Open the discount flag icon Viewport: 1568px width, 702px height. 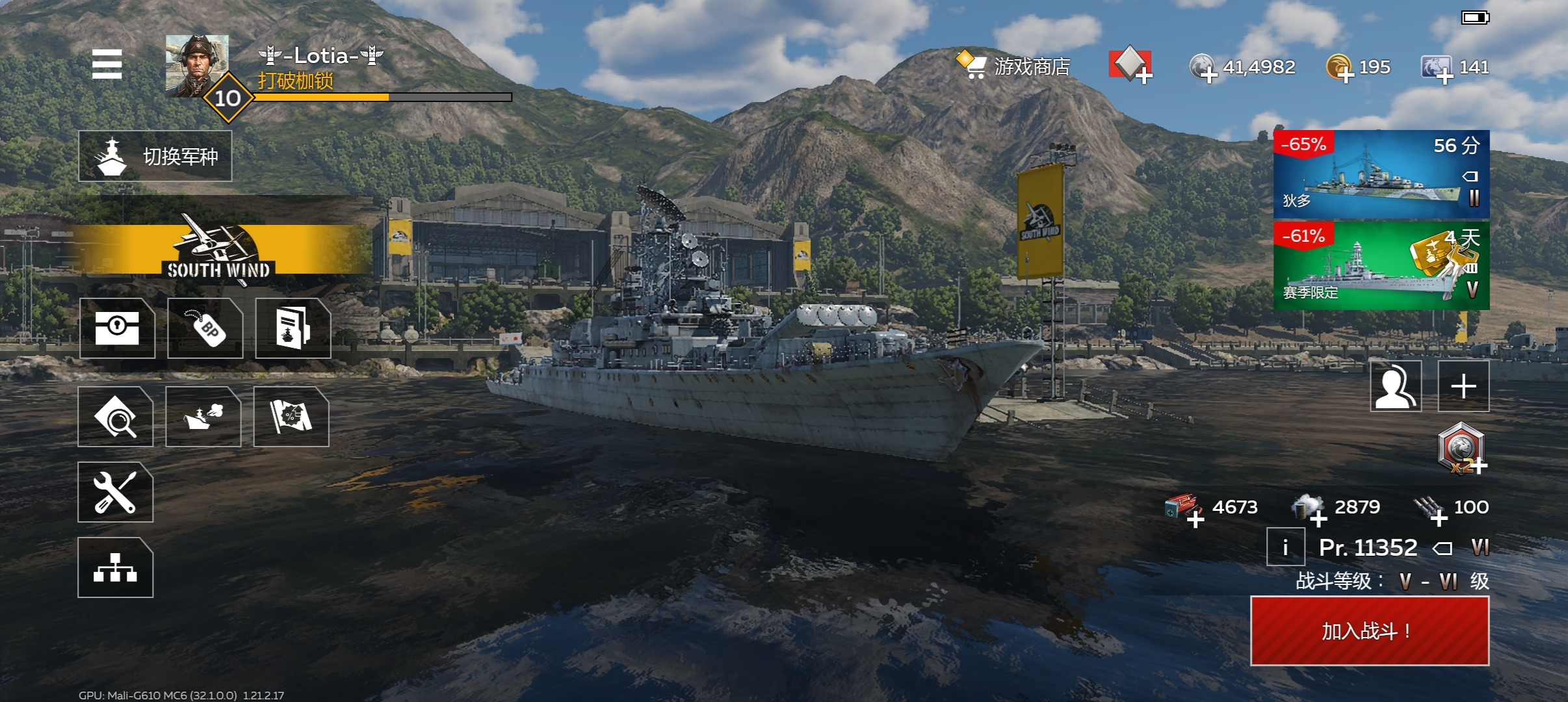(x=291, y=417)
